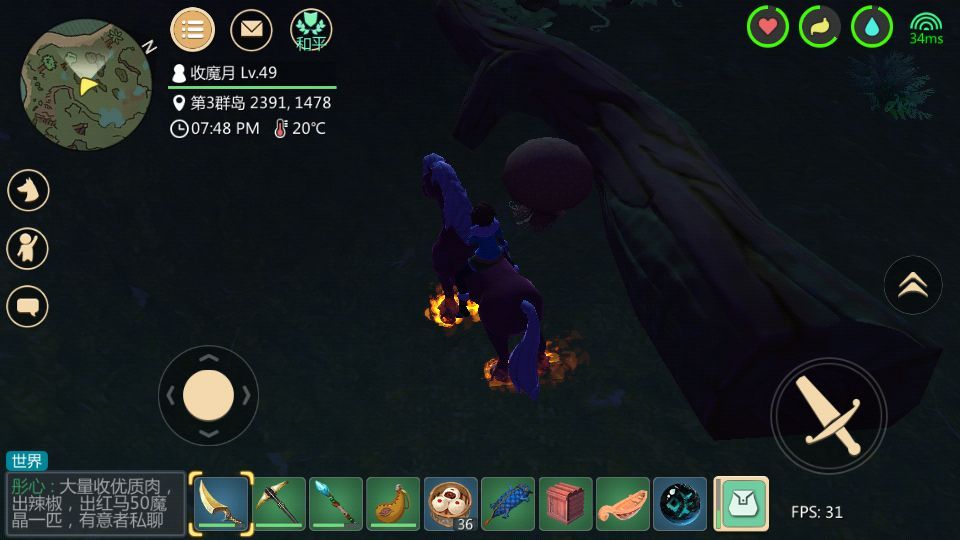This screenshot has width=960, height=540.
Task: Eat the steamed buns stack of 36
Action: coord(451,503)
